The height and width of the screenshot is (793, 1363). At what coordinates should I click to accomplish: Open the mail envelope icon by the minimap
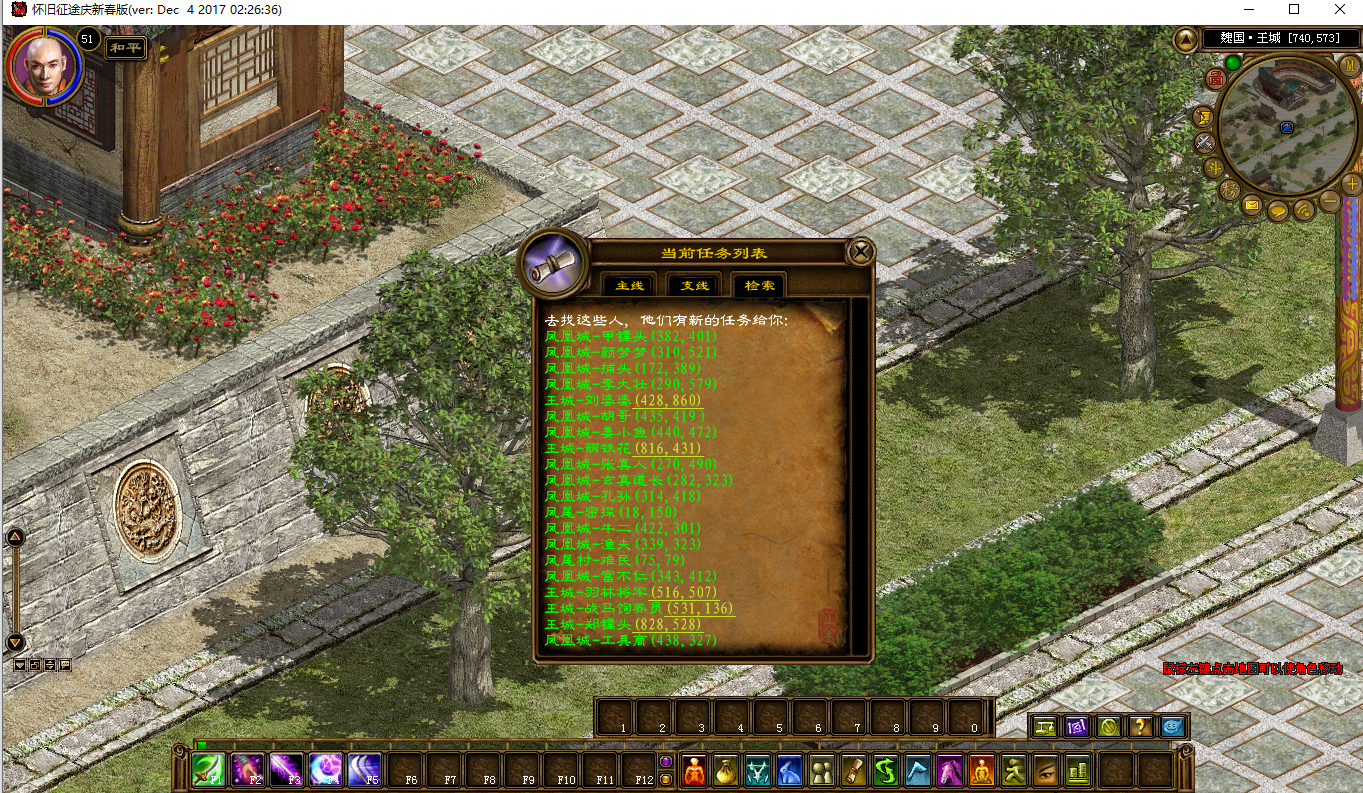[x=1252, y=205]
